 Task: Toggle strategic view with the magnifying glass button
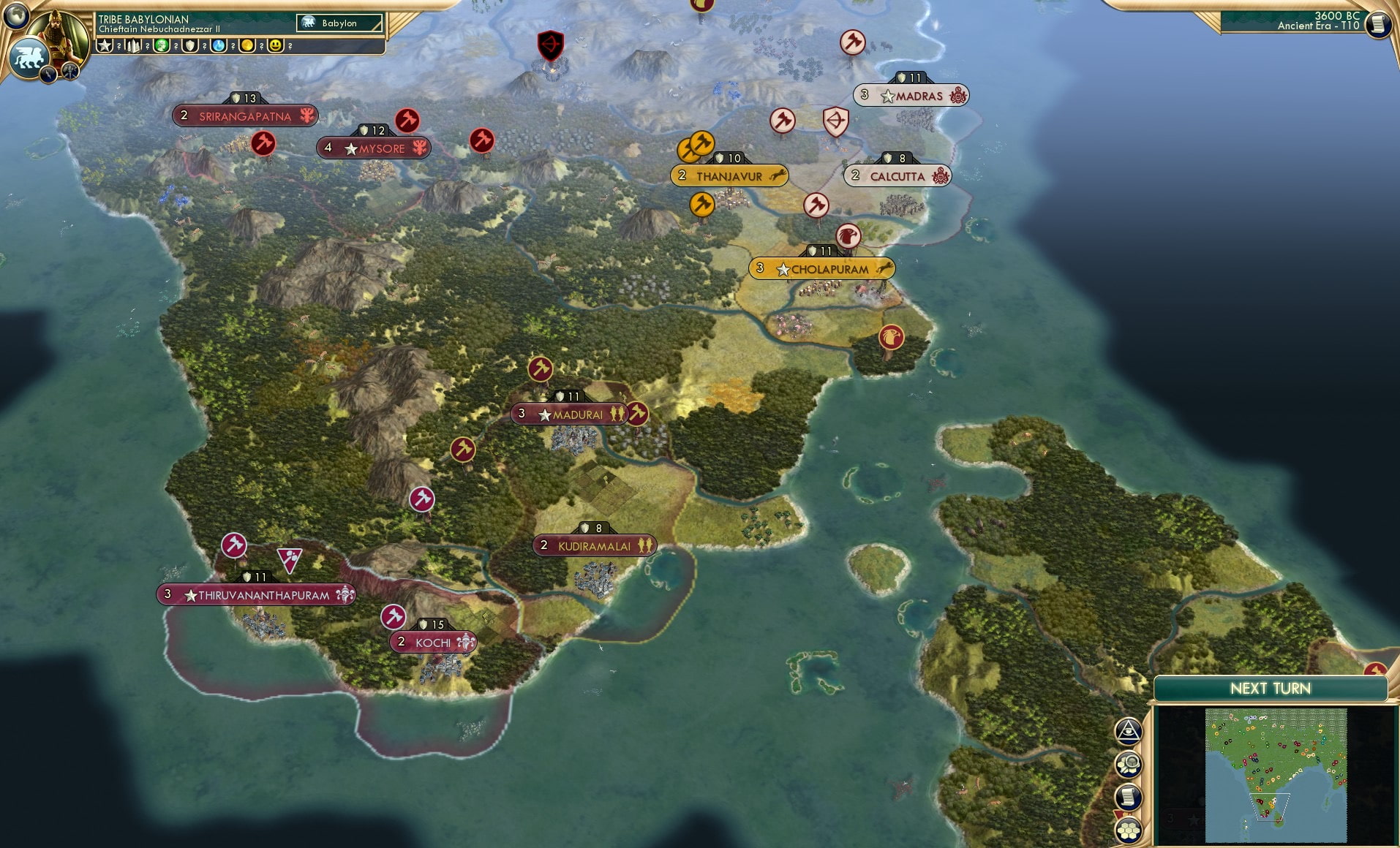[1129, 765]
